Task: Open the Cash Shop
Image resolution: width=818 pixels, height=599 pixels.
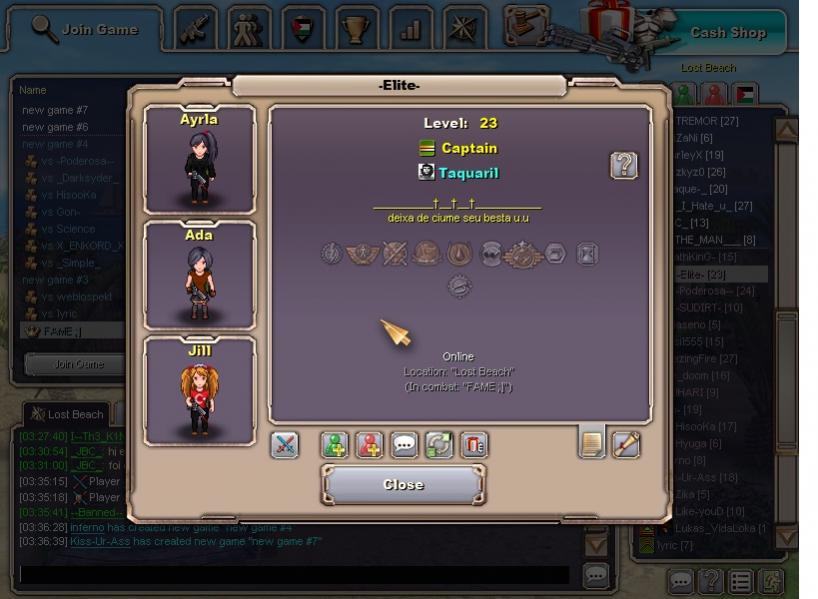Action: (x=727, y=32)
